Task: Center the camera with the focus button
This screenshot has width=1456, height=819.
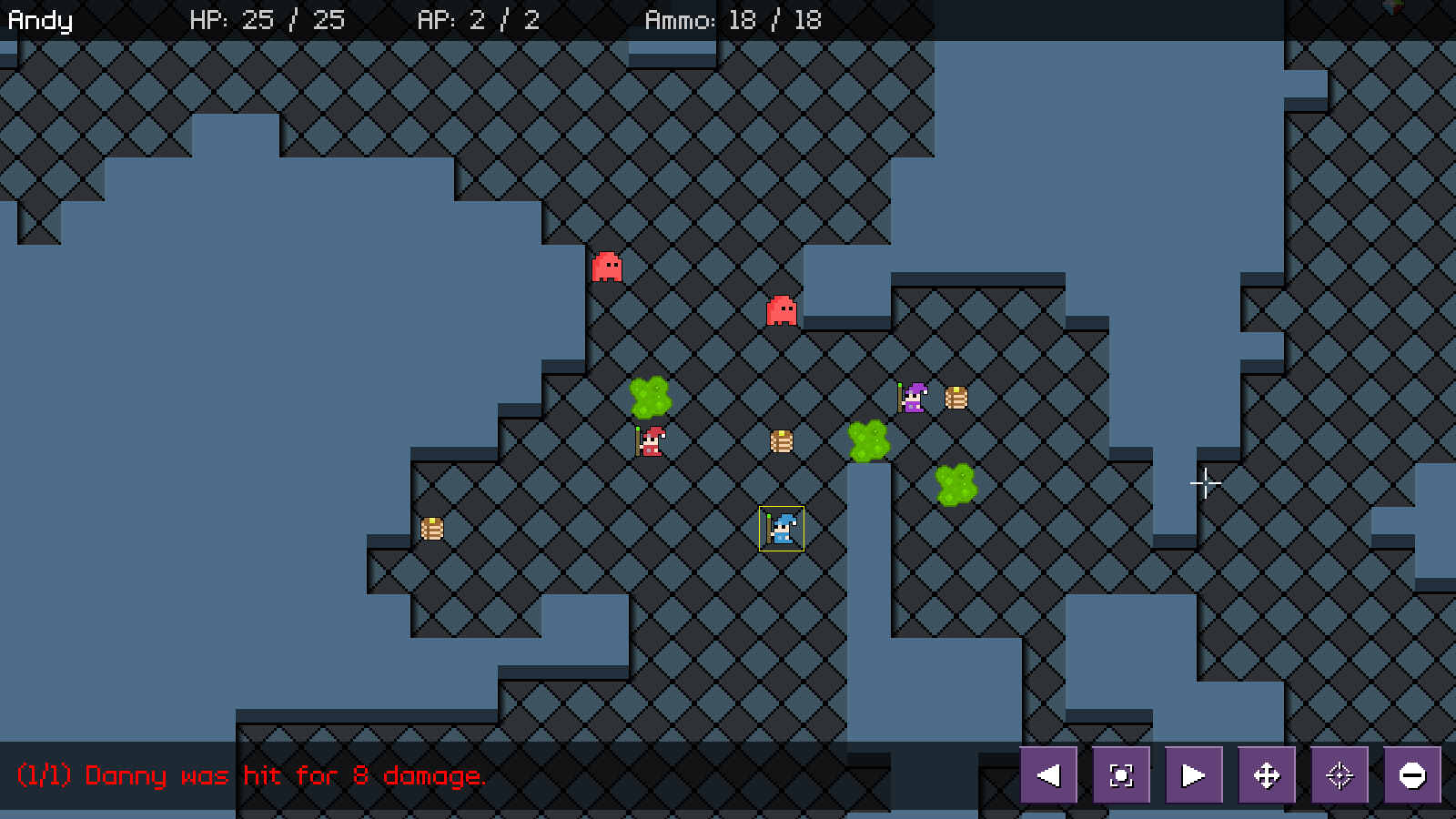Action: pos(1121,775)
